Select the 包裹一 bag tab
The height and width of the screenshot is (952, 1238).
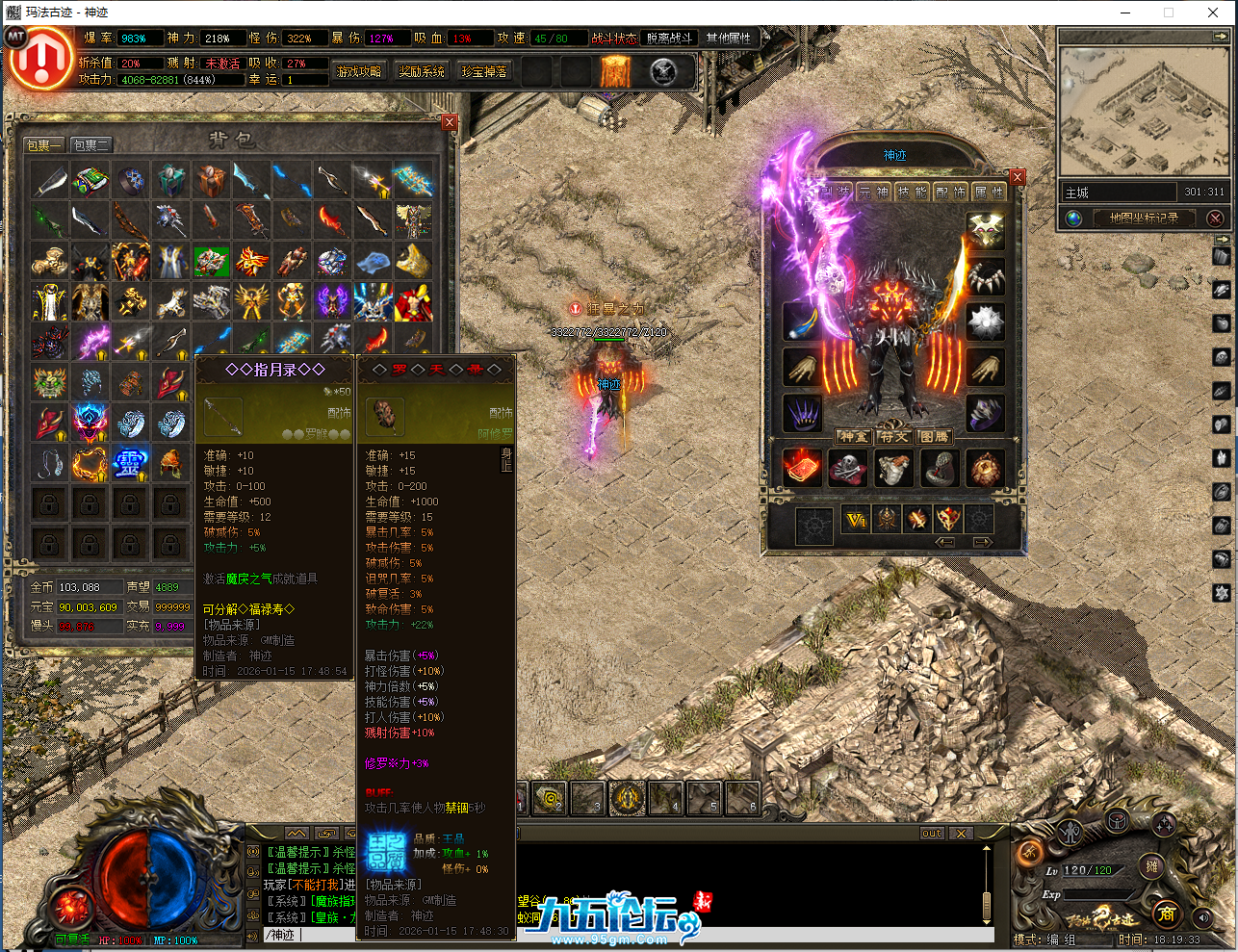(x=44, y=145)
